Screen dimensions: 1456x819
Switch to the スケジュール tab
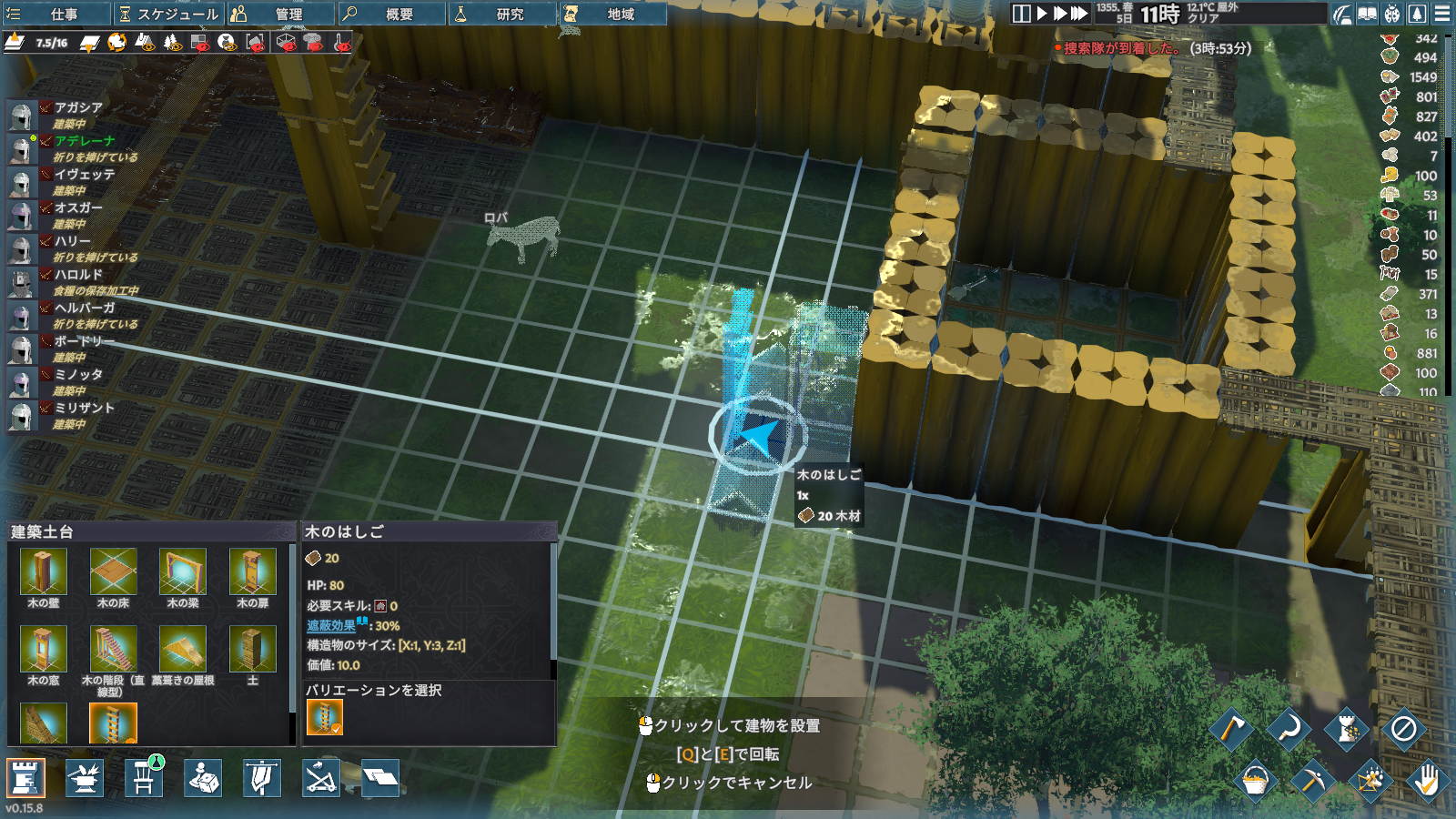tap(168, 14)
